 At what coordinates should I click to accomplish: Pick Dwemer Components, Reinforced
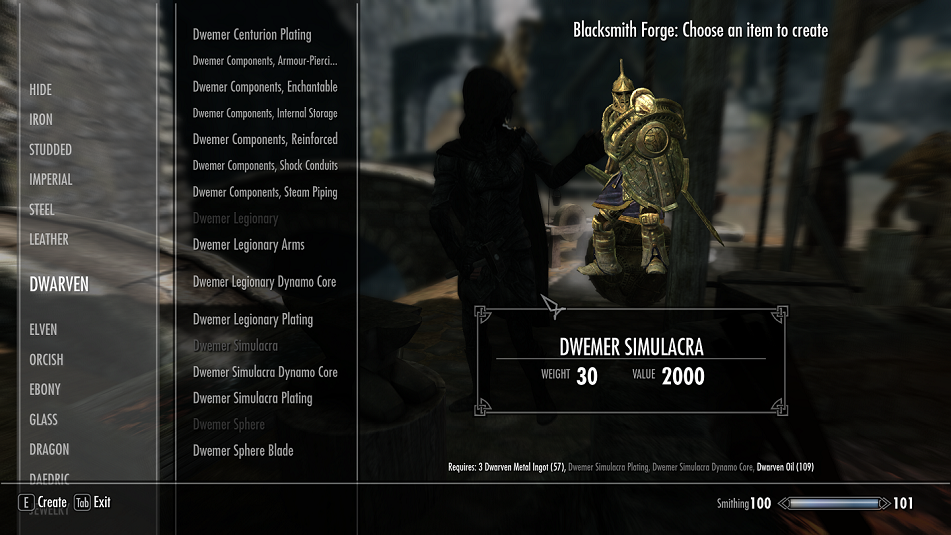(265, 139)
